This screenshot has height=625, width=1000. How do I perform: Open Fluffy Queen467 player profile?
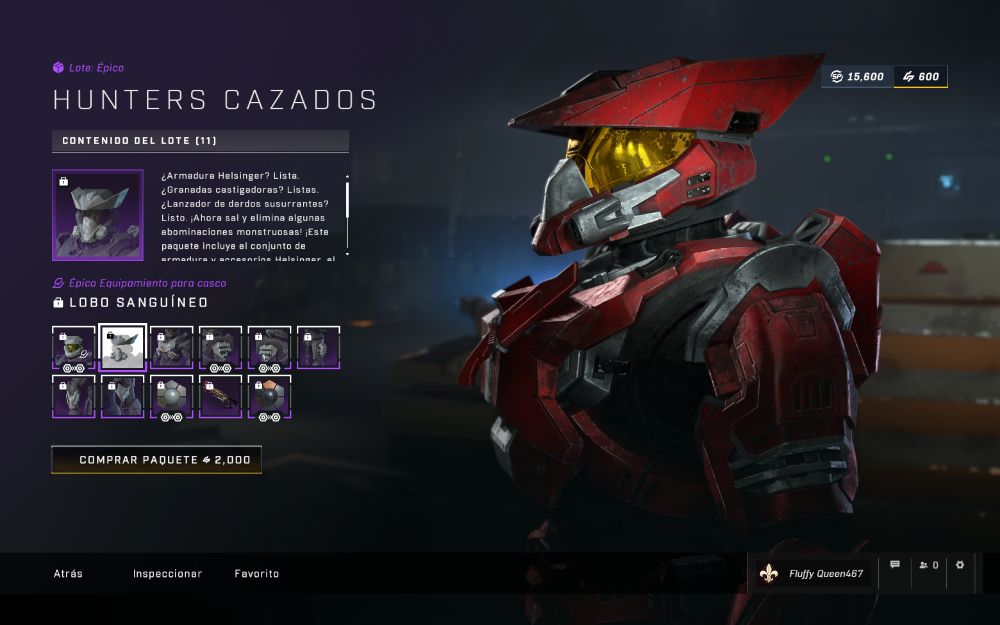[812, 574]
